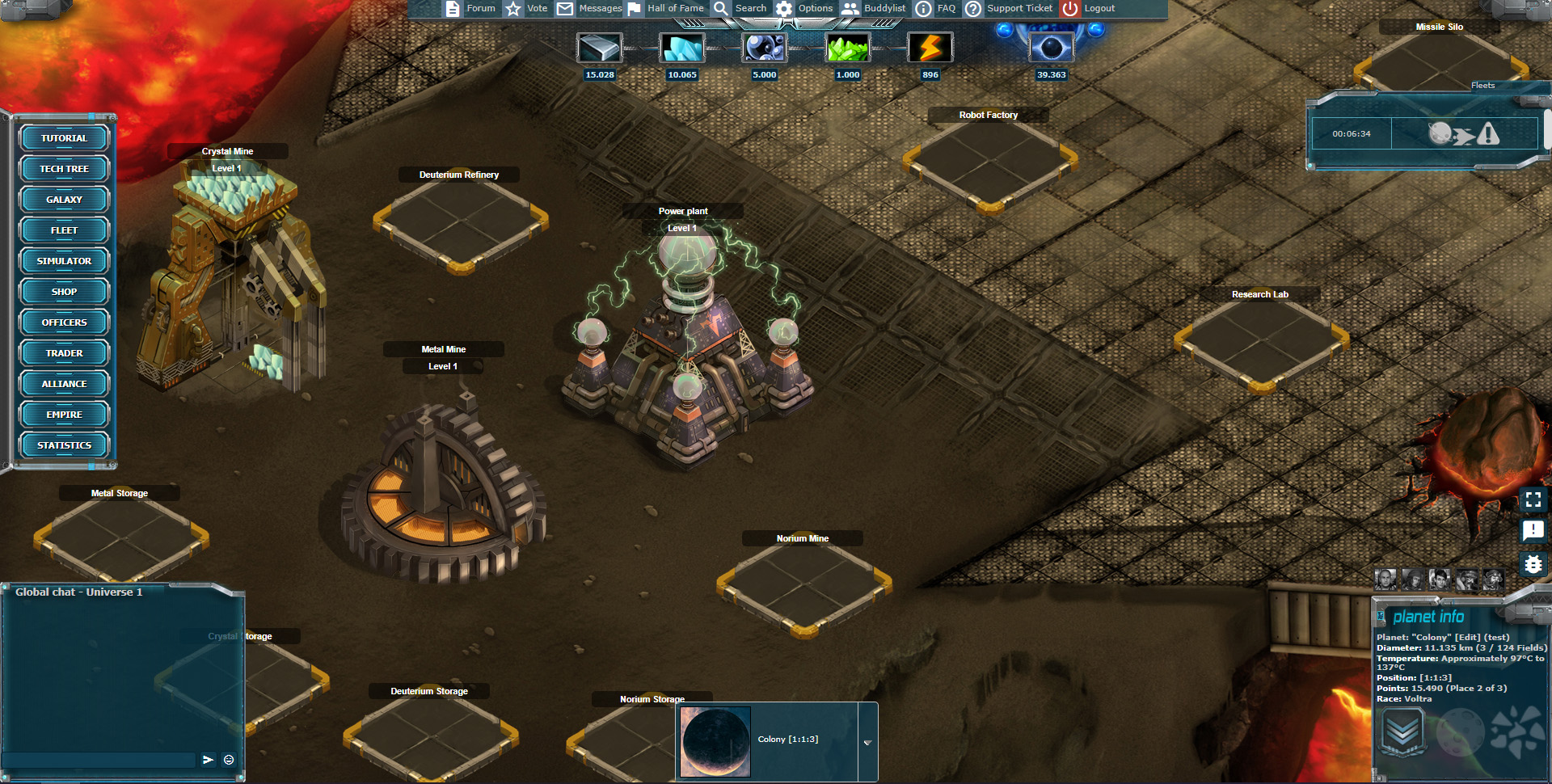Show the Officers page
Screen dimensions: 1552x784
tap(64, 322)
